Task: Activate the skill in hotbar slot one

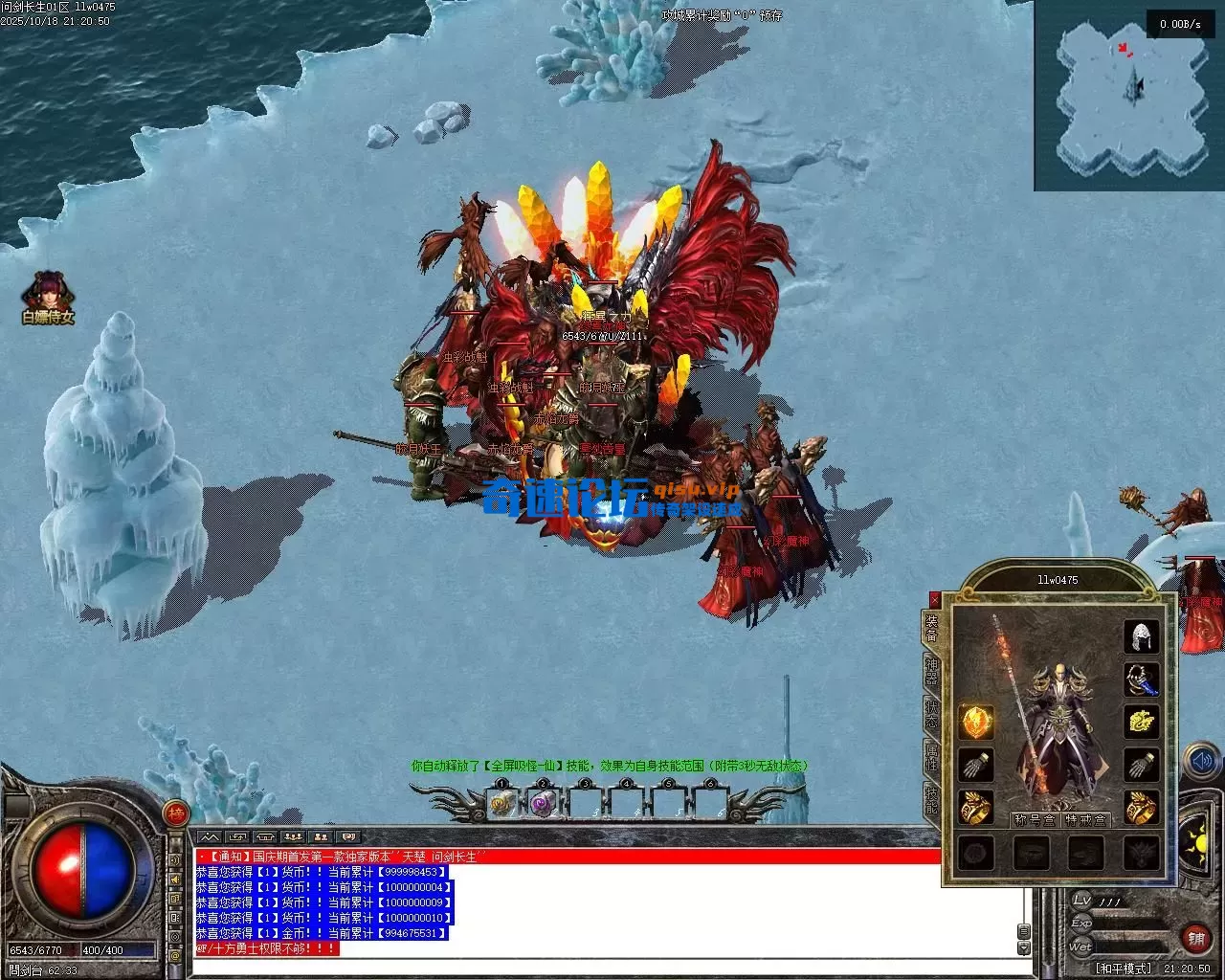Action: (x=501, y=804)
